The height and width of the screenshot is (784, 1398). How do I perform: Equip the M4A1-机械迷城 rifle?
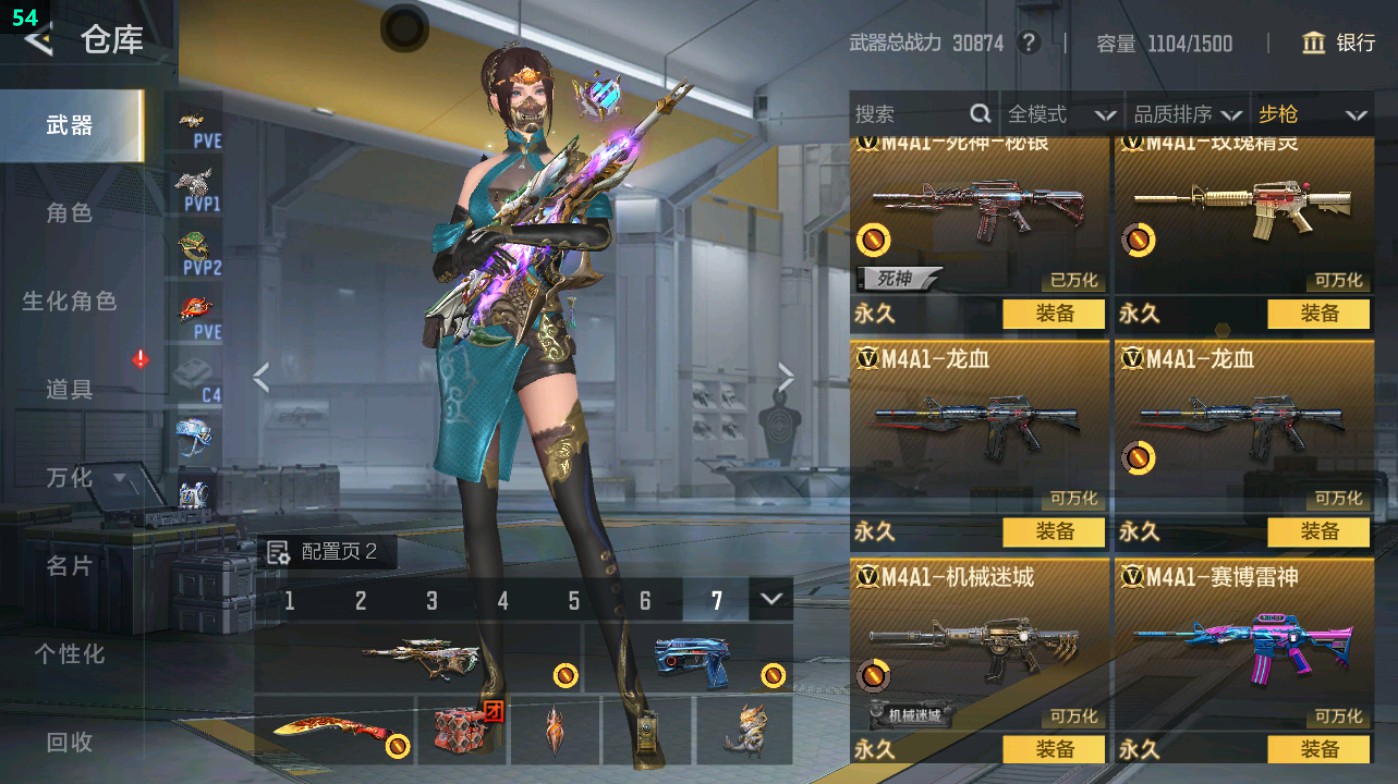[1054, 749]
